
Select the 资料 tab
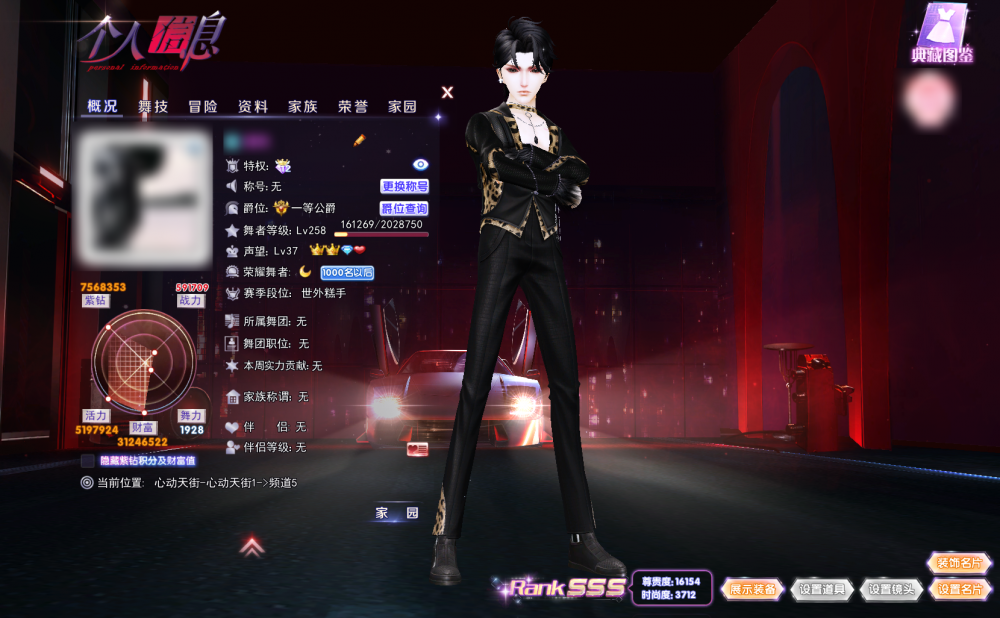(253, 107)
